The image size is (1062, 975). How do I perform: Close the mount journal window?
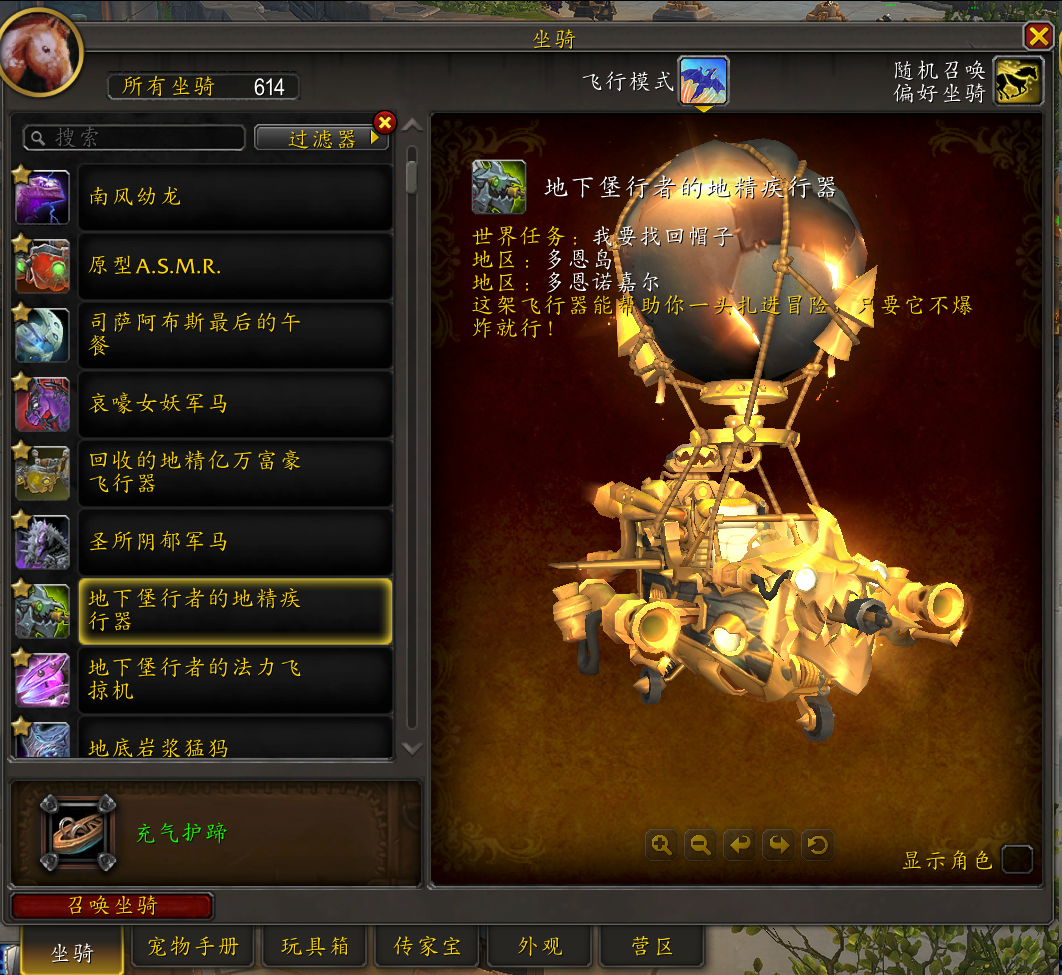(x=1037, y=37)
